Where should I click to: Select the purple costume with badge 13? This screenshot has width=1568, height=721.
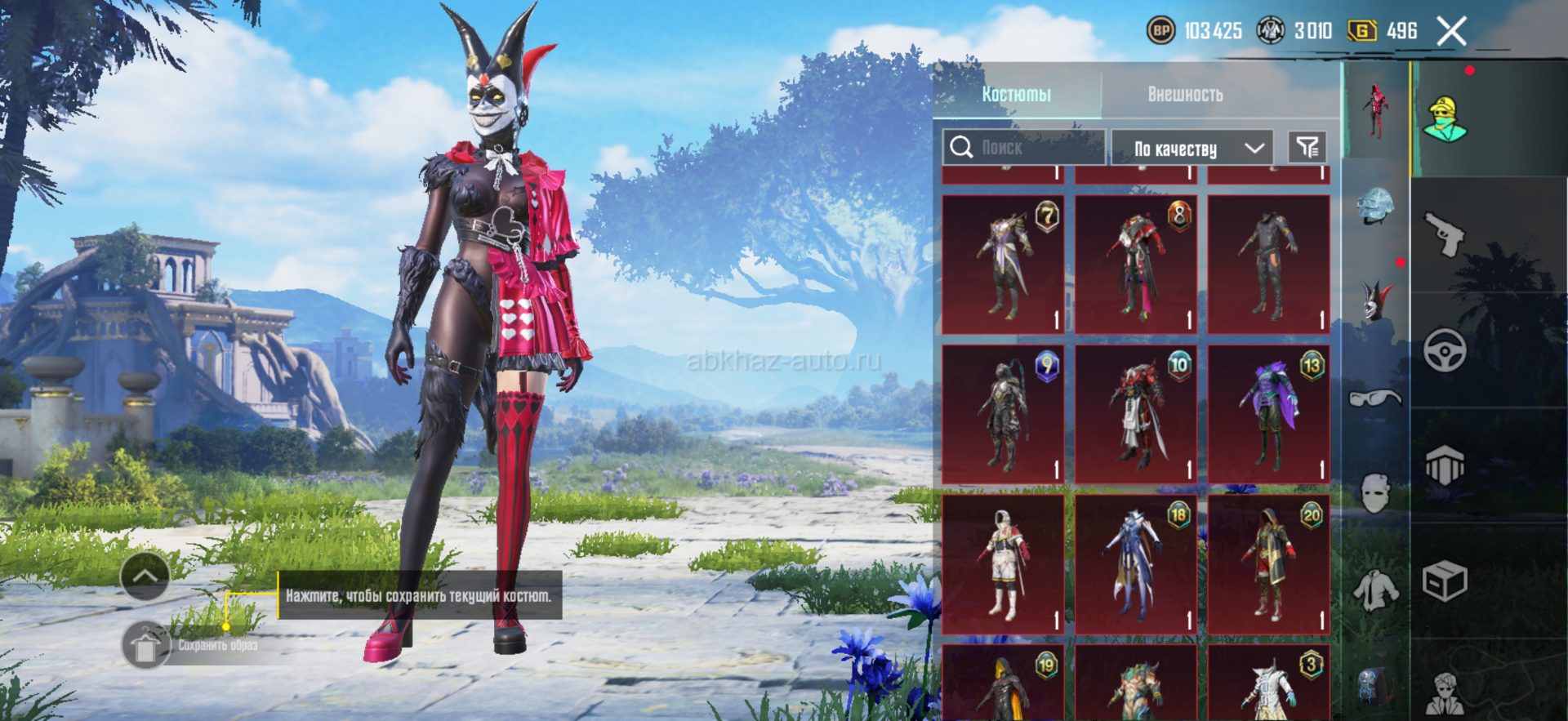coord(1269,414)
